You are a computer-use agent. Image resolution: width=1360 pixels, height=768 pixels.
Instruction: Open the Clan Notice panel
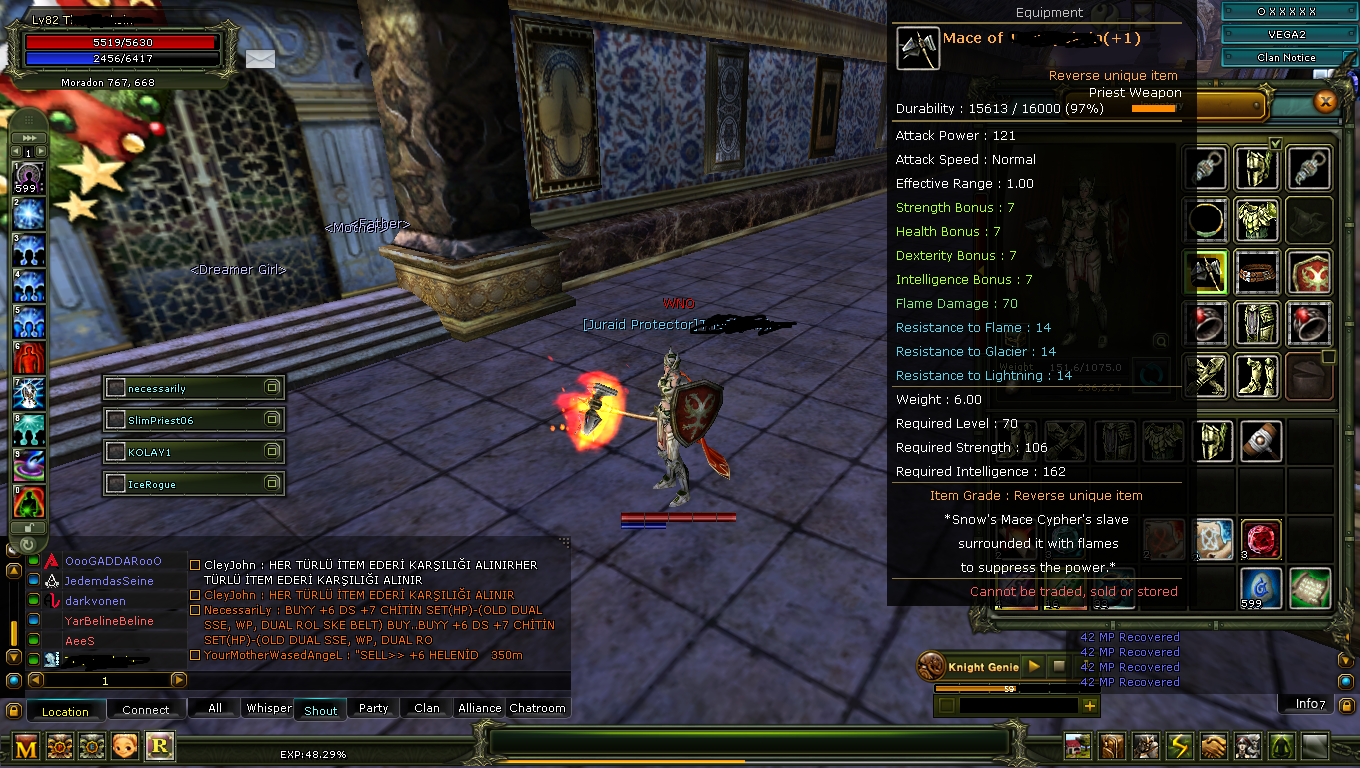(1286, 58)
